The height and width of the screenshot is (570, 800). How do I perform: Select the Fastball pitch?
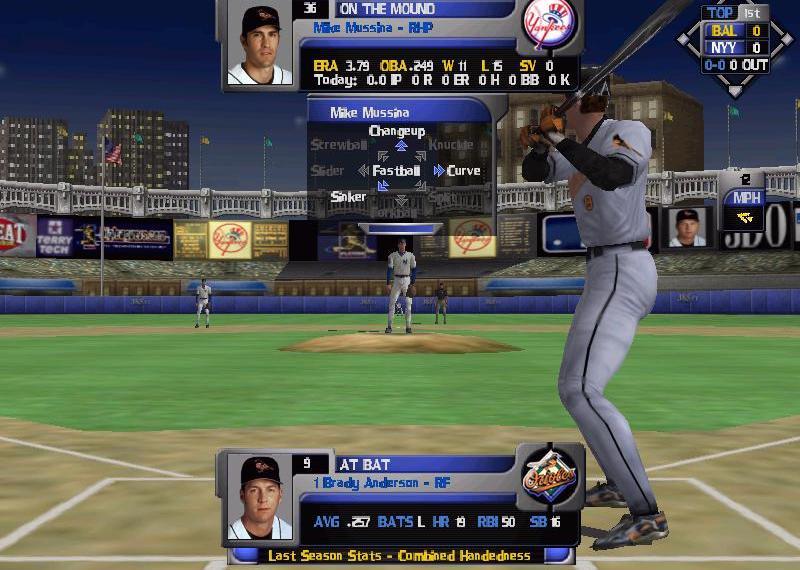point(397,171)
